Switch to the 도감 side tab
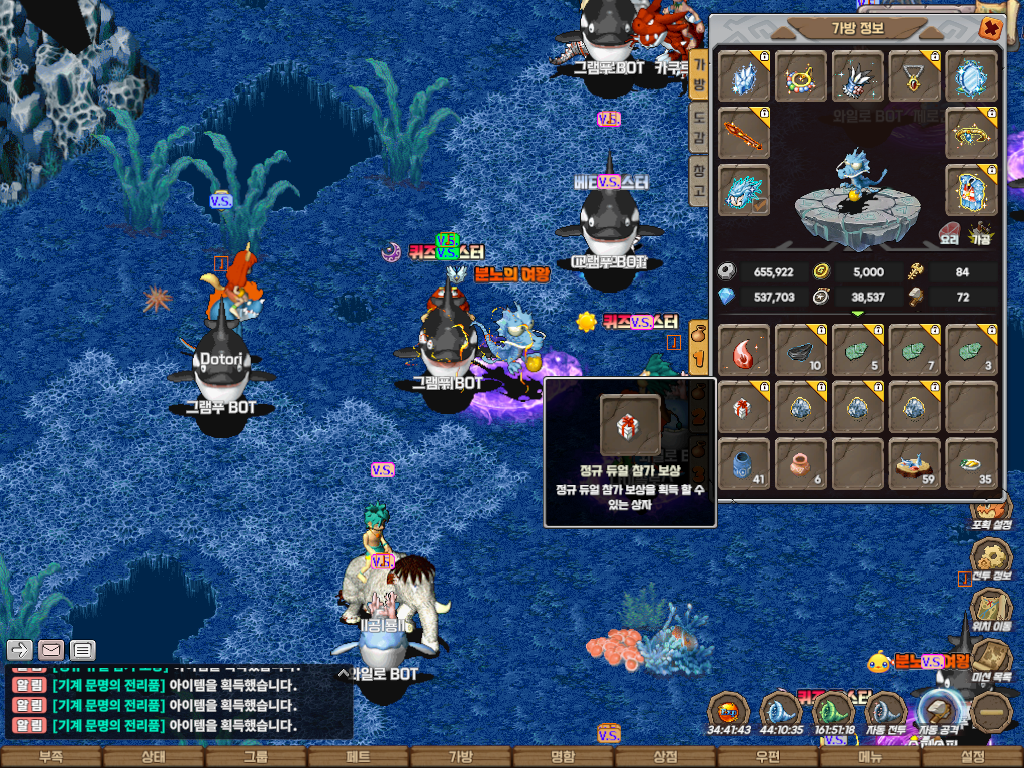Viewport: 1024px width, 768px height. pyautogui.click(x=699, y=126)
